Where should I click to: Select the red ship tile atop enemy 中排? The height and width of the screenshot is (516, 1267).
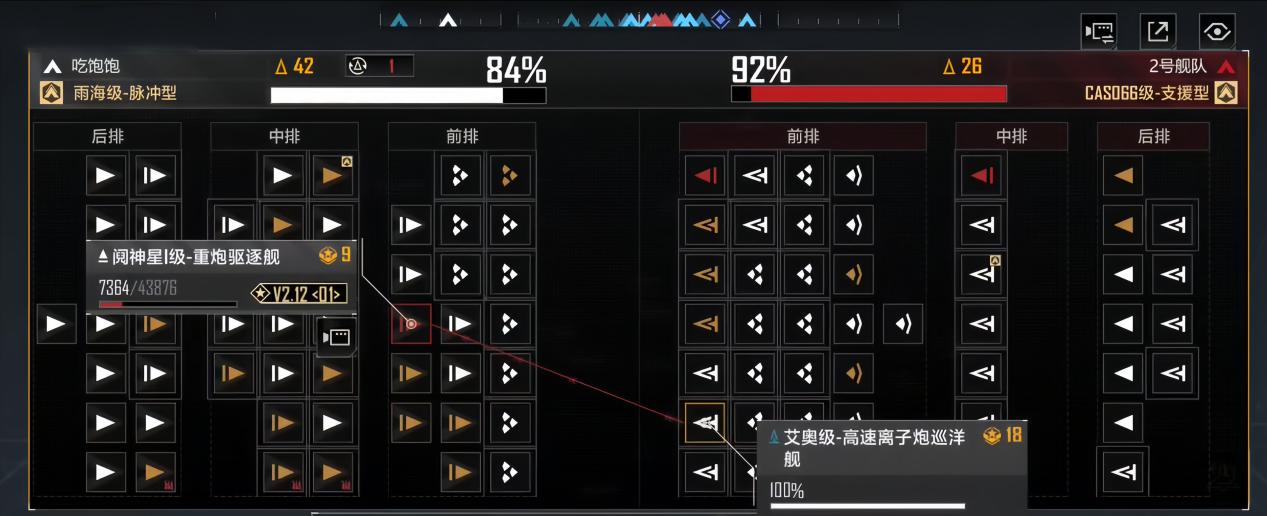(x=981, y=176)
